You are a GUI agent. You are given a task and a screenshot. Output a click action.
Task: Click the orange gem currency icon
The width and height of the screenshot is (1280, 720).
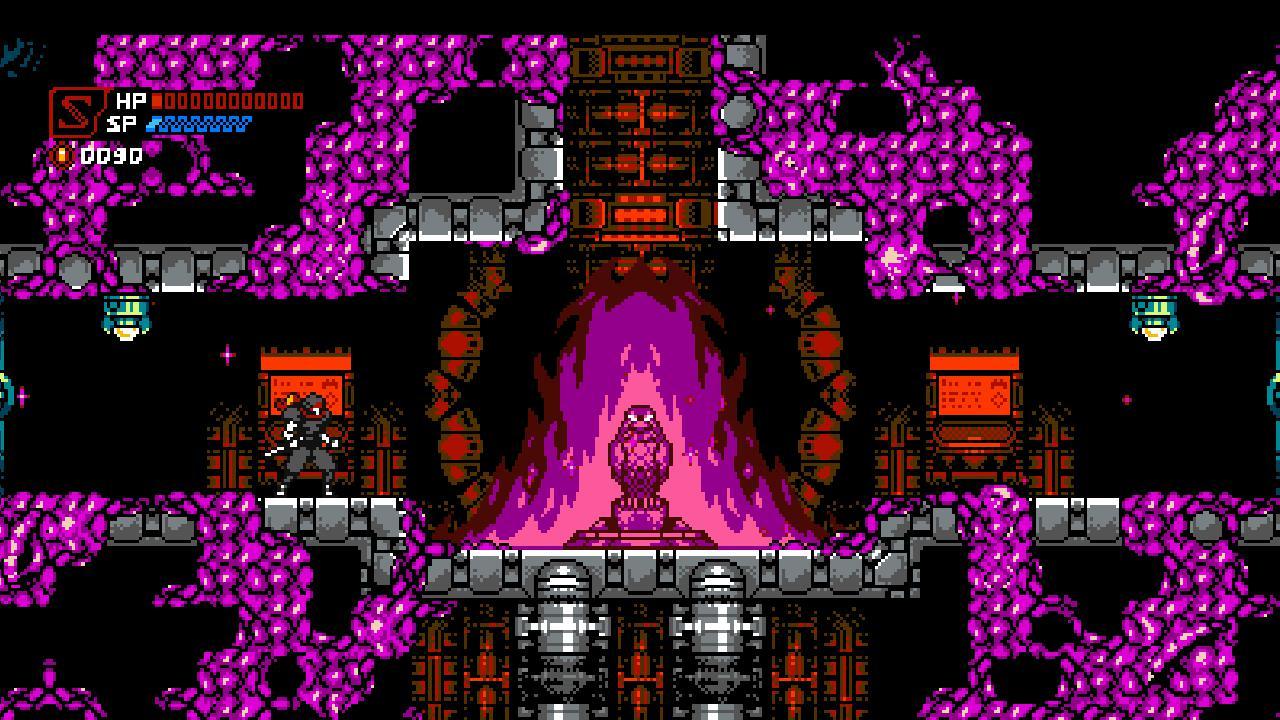(x=62, y=155)
